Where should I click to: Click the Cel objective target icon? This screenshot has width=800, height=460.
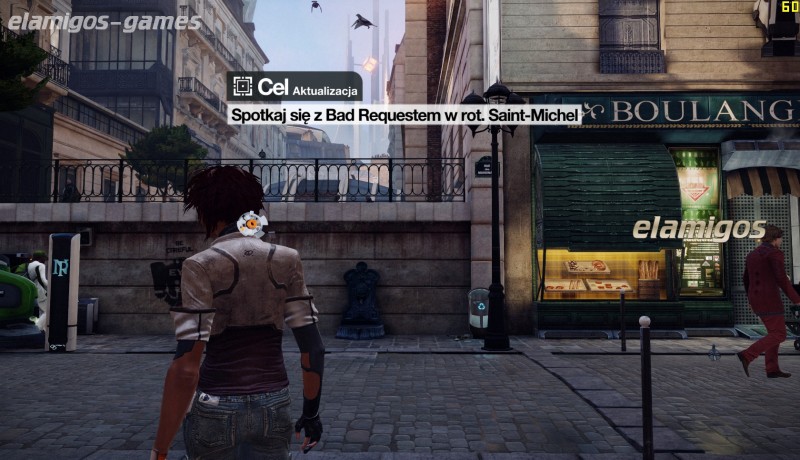[x=241, y=87]
